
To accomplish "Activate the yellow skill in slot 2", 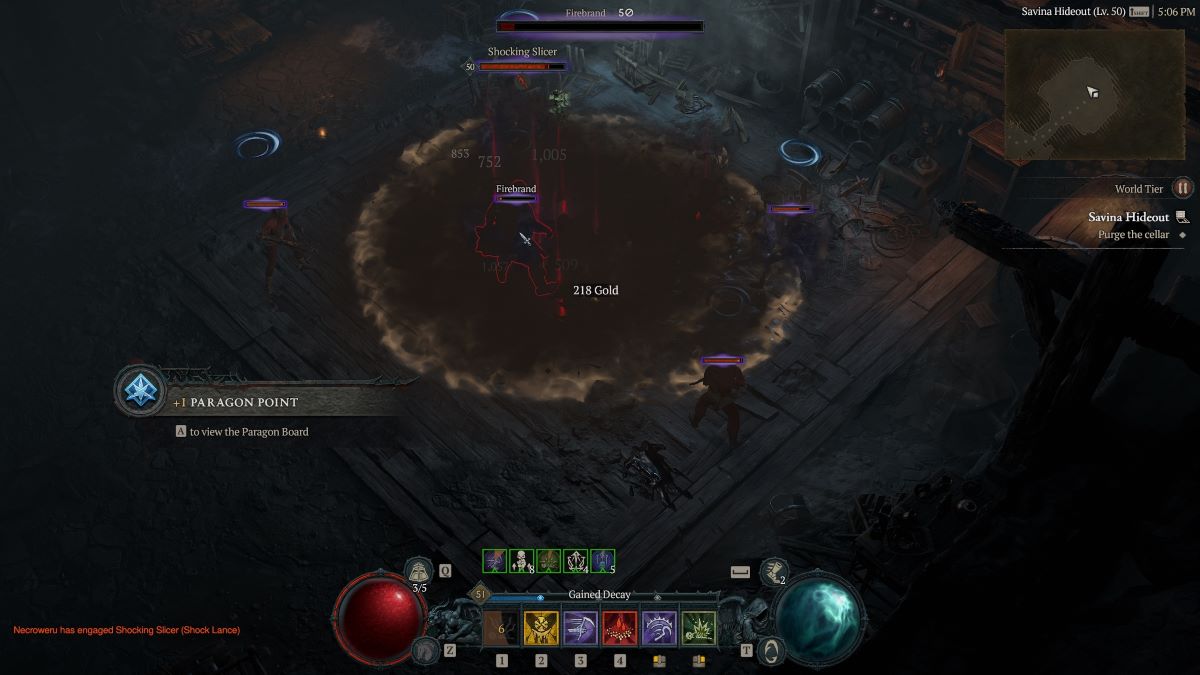I will [541, 629].
